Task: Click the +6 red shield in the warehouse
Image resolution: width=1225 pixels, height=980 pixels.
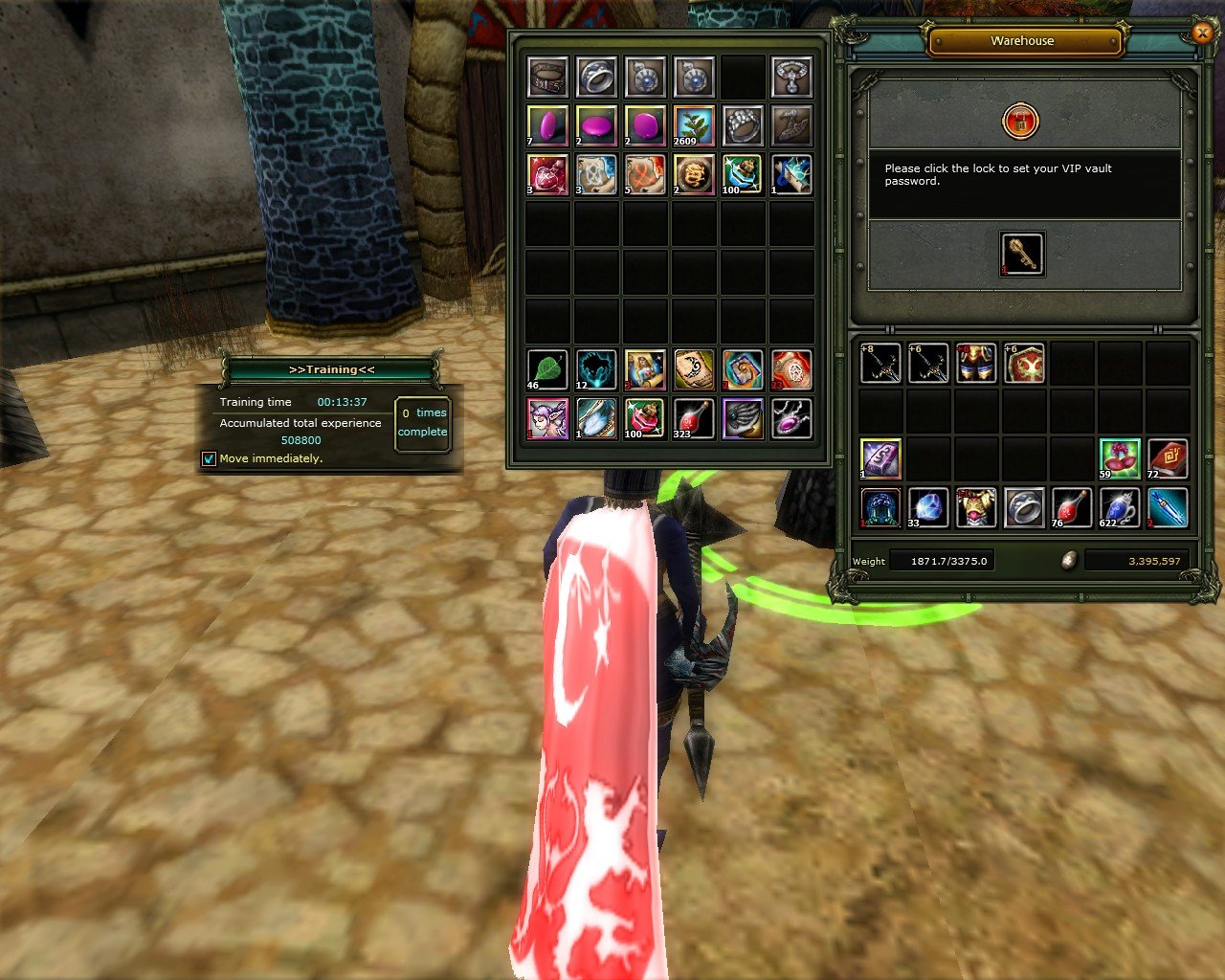Action: [x=1023, y=363]
